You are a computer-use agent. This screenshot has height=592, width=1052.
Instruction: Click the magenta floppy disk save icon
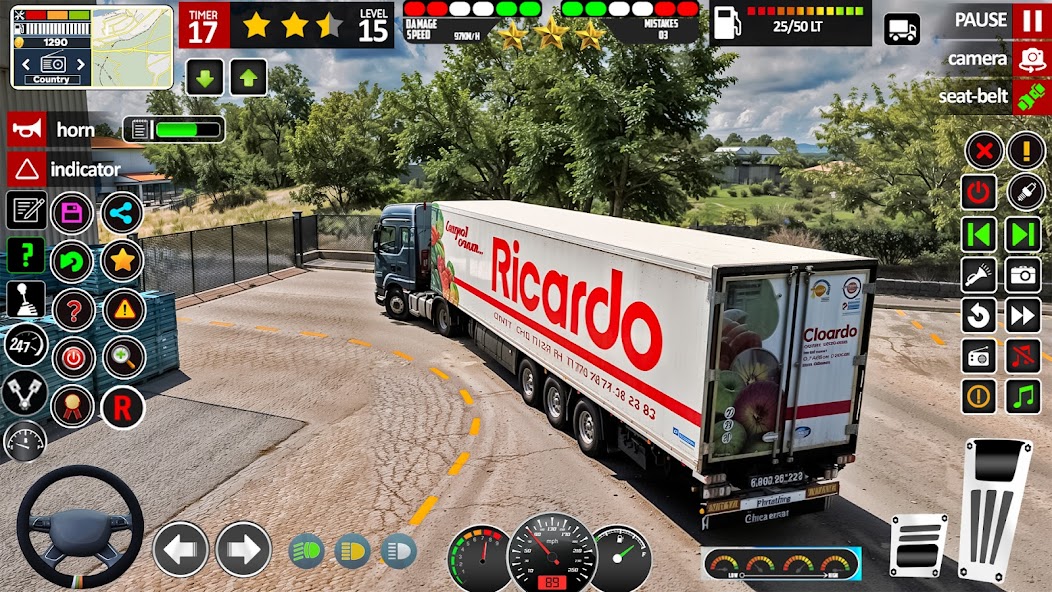point(72,212)
